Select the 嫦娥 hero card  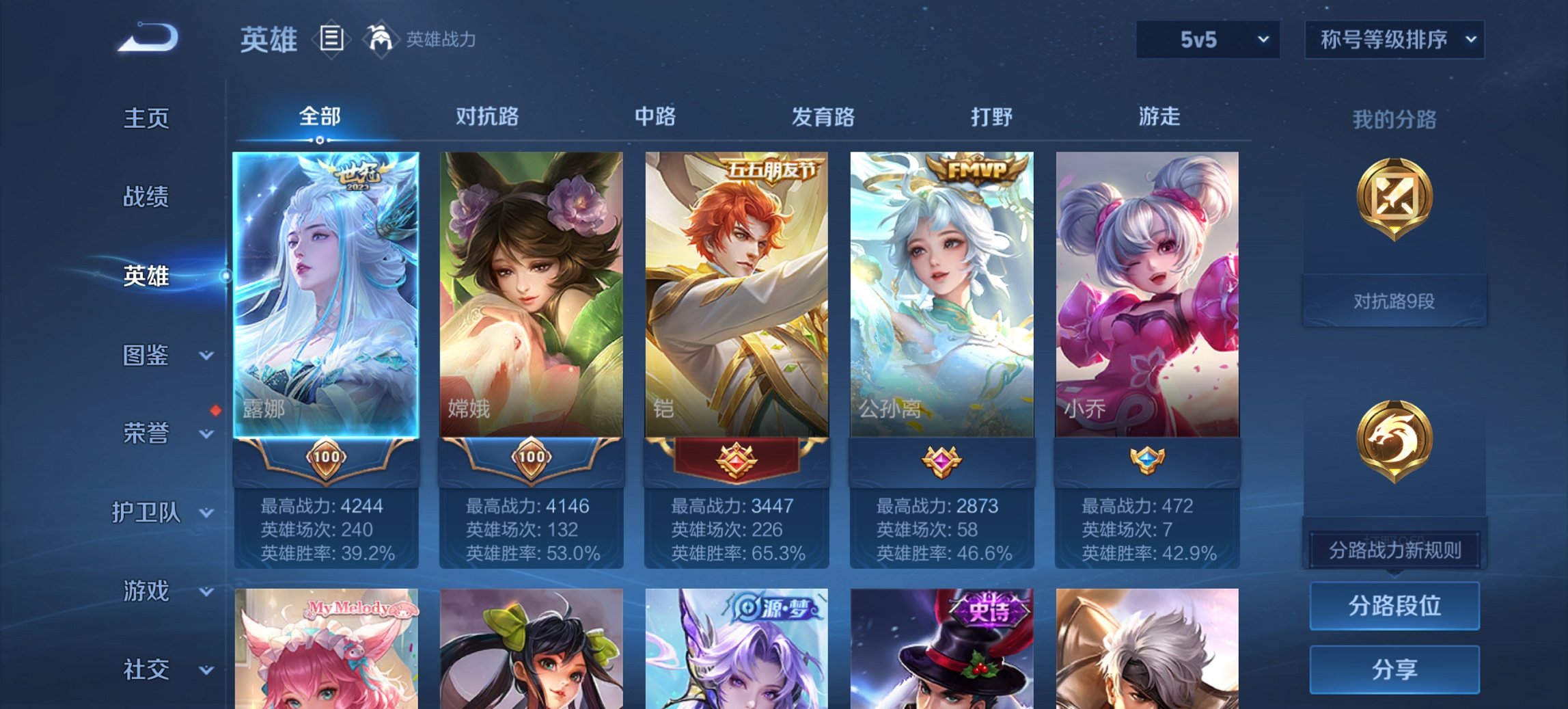click(532, 294)
